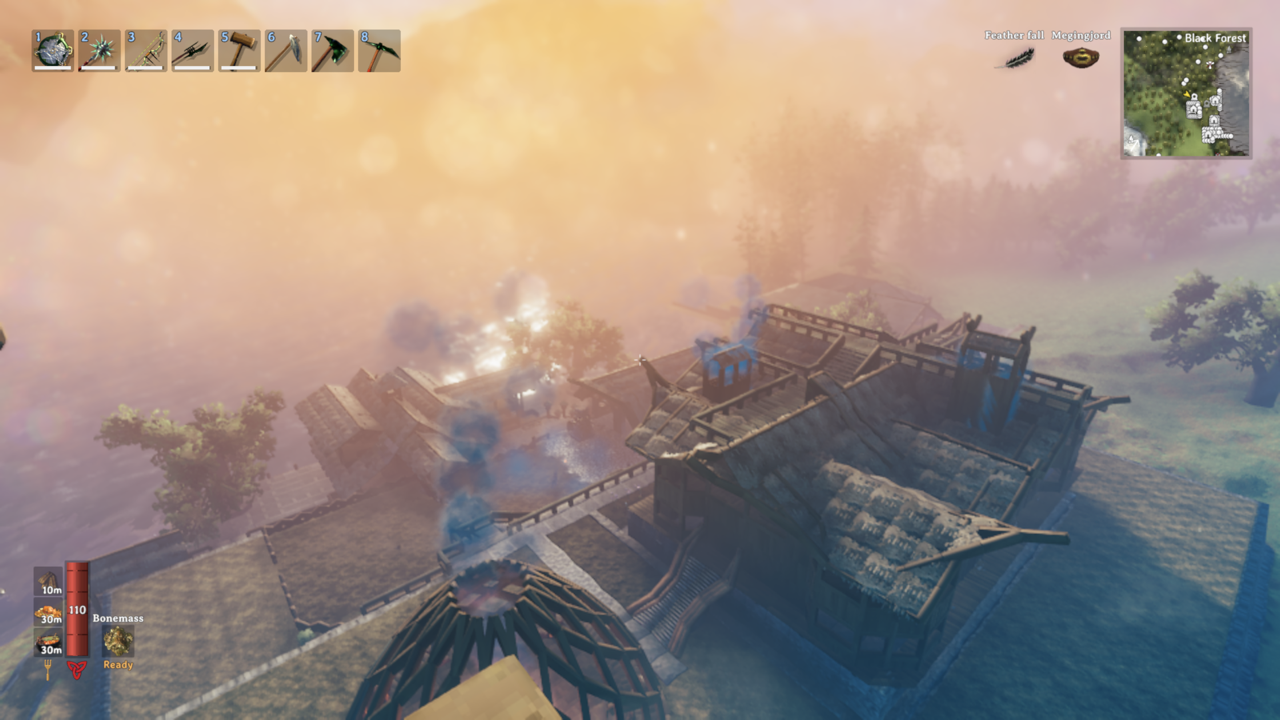Open the Black Forest minimap
Viewport: 1280px width, 720px height.
1186,93
